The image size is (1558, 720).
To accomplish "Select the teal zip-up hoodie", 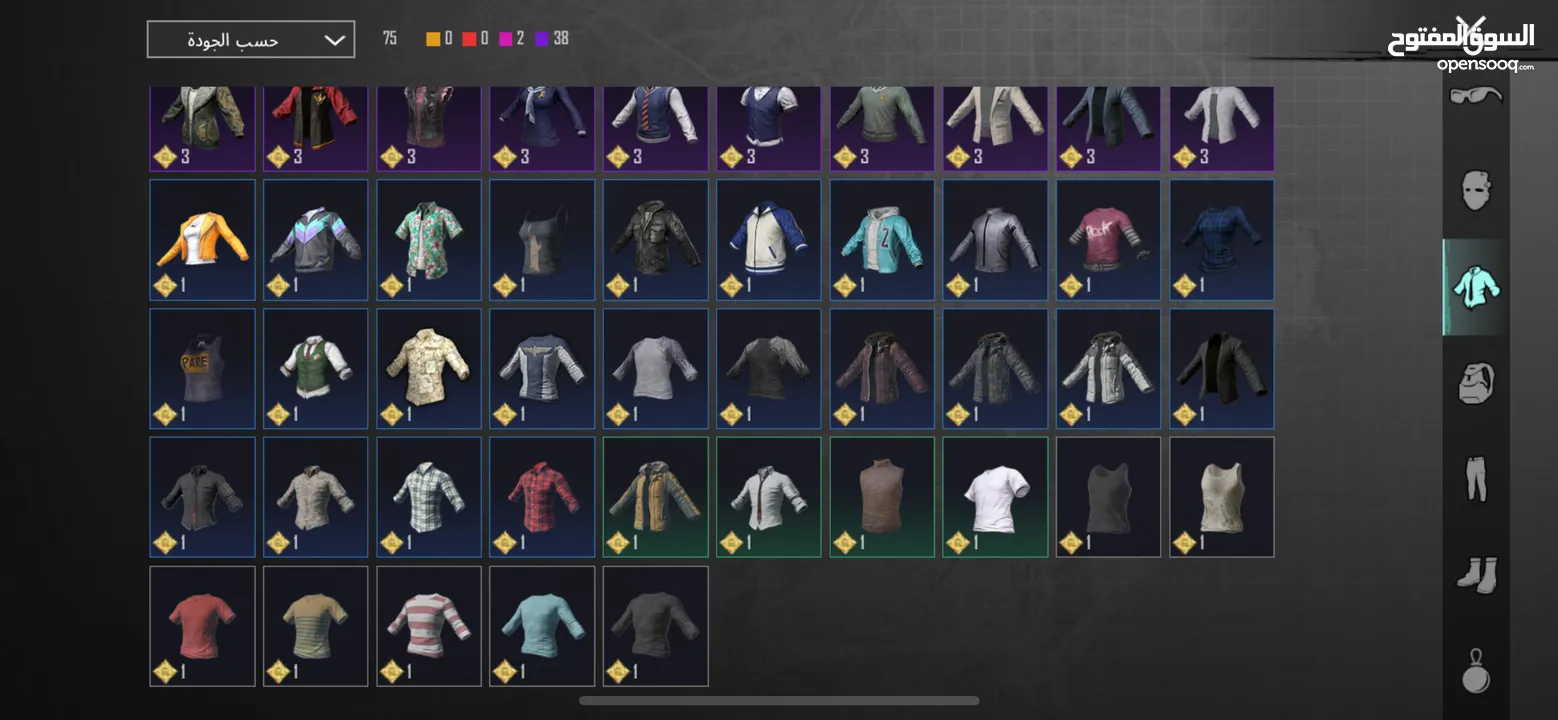I will coord(882,239).
